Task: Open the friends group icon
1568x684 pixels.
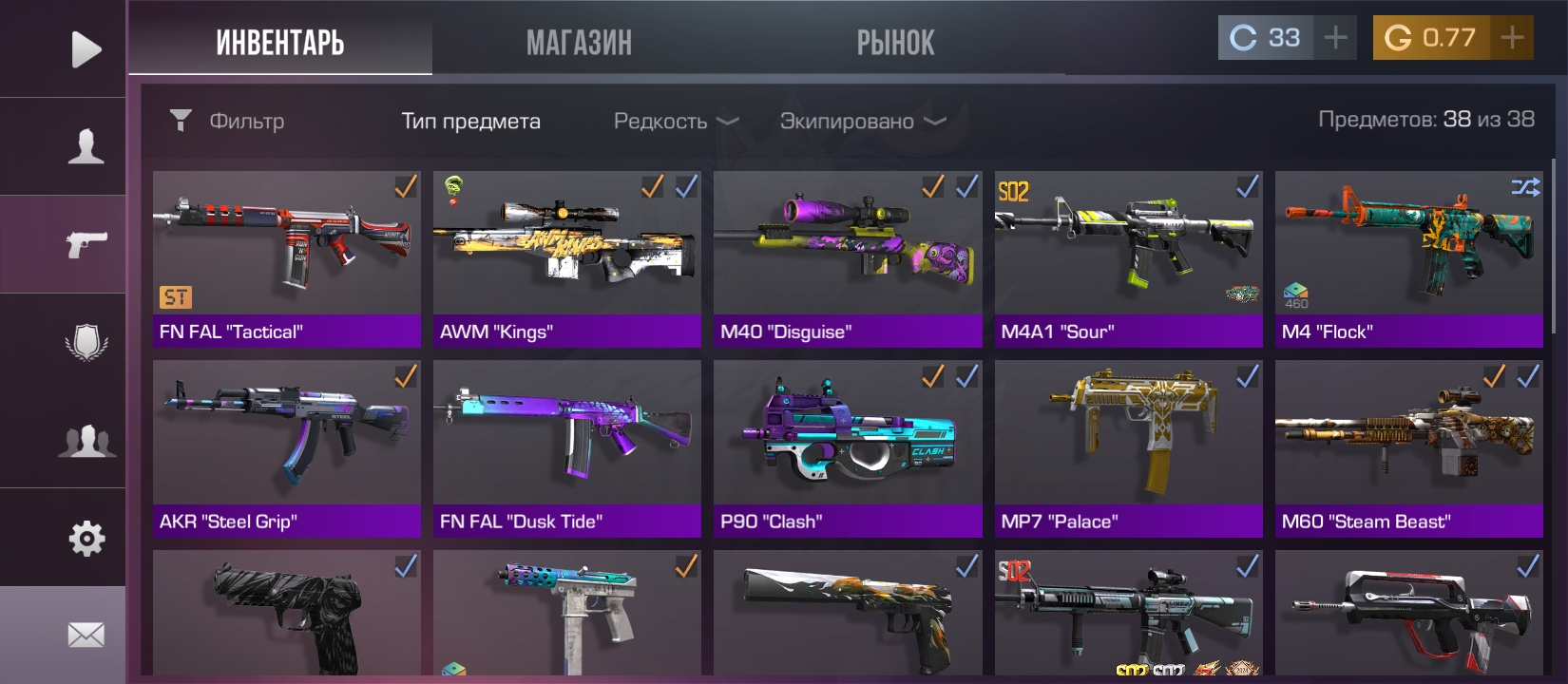Action: click(86, 441)
